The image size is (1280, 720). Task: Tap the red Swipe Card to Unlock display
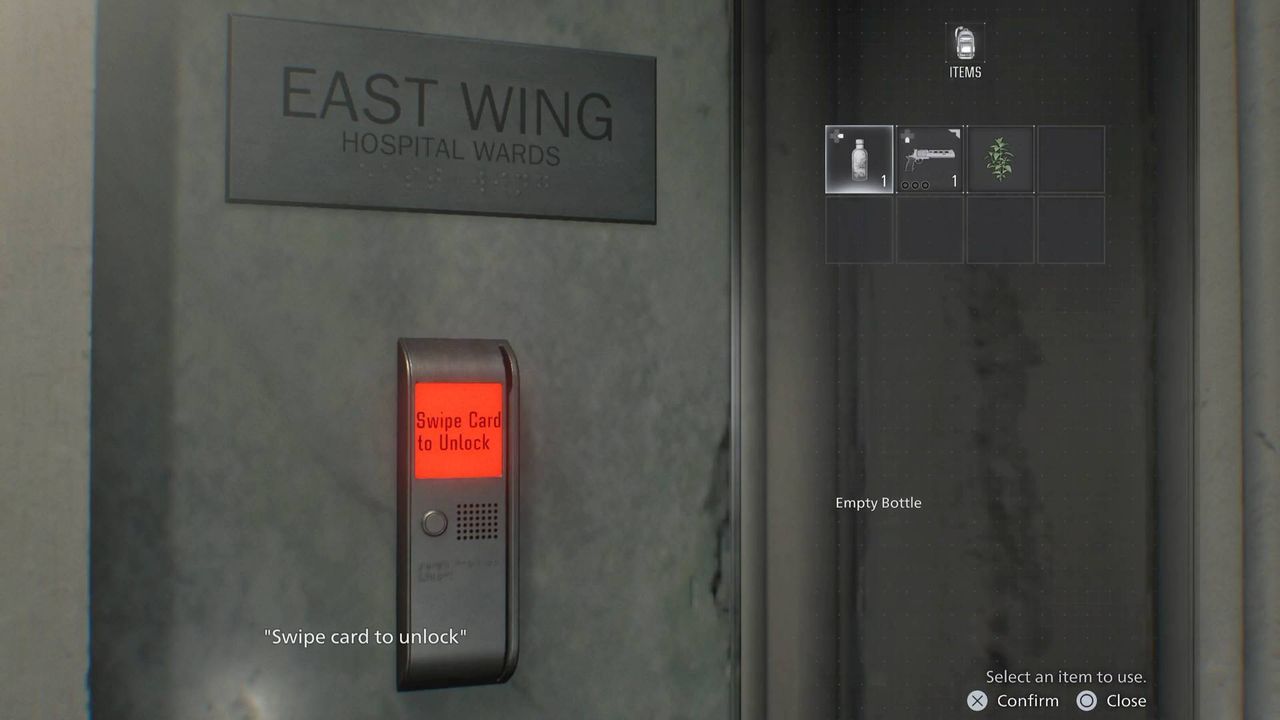pos(458,428)
